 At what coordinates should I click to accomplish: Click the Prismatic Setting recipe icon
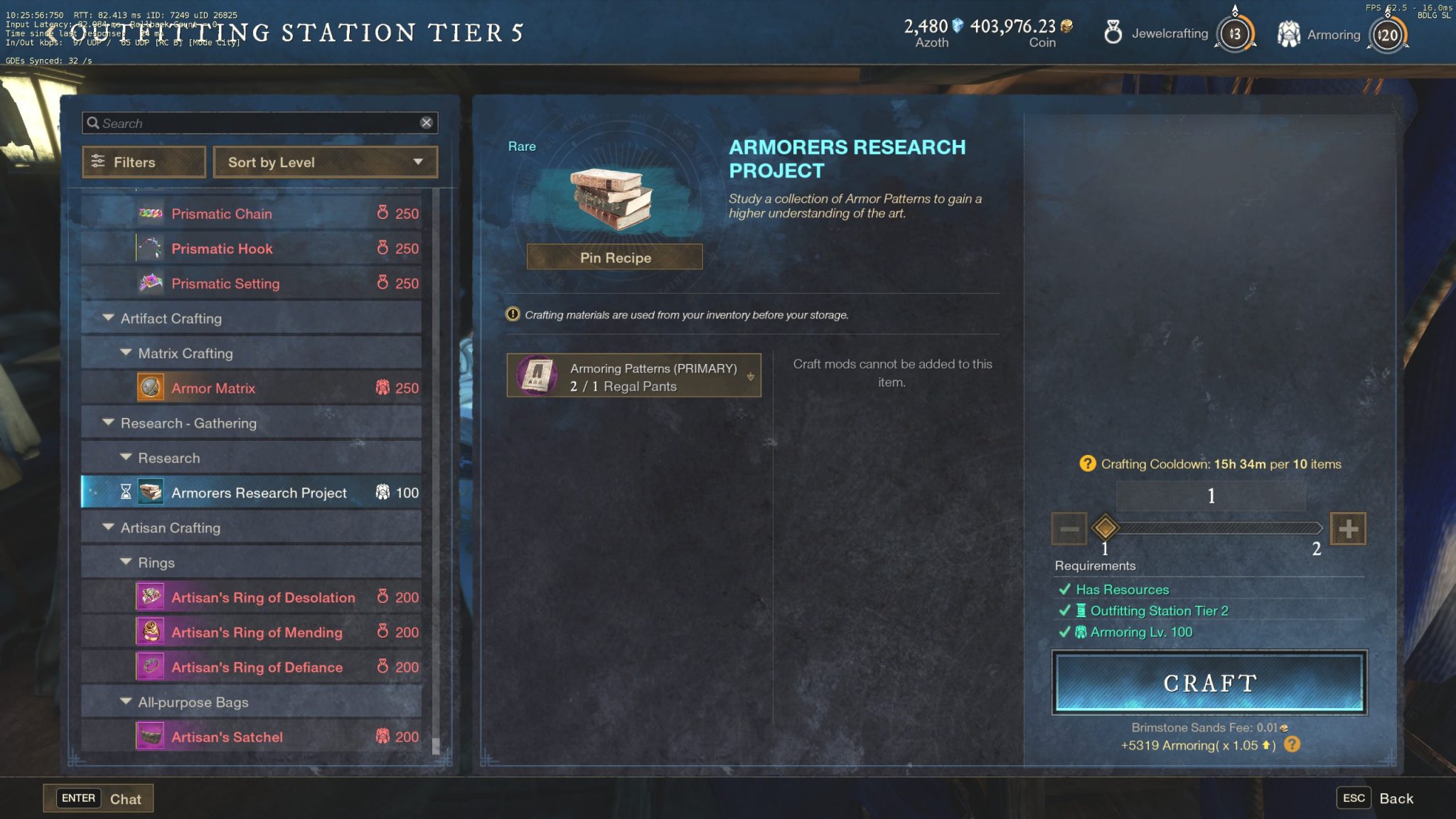[150, 283]
